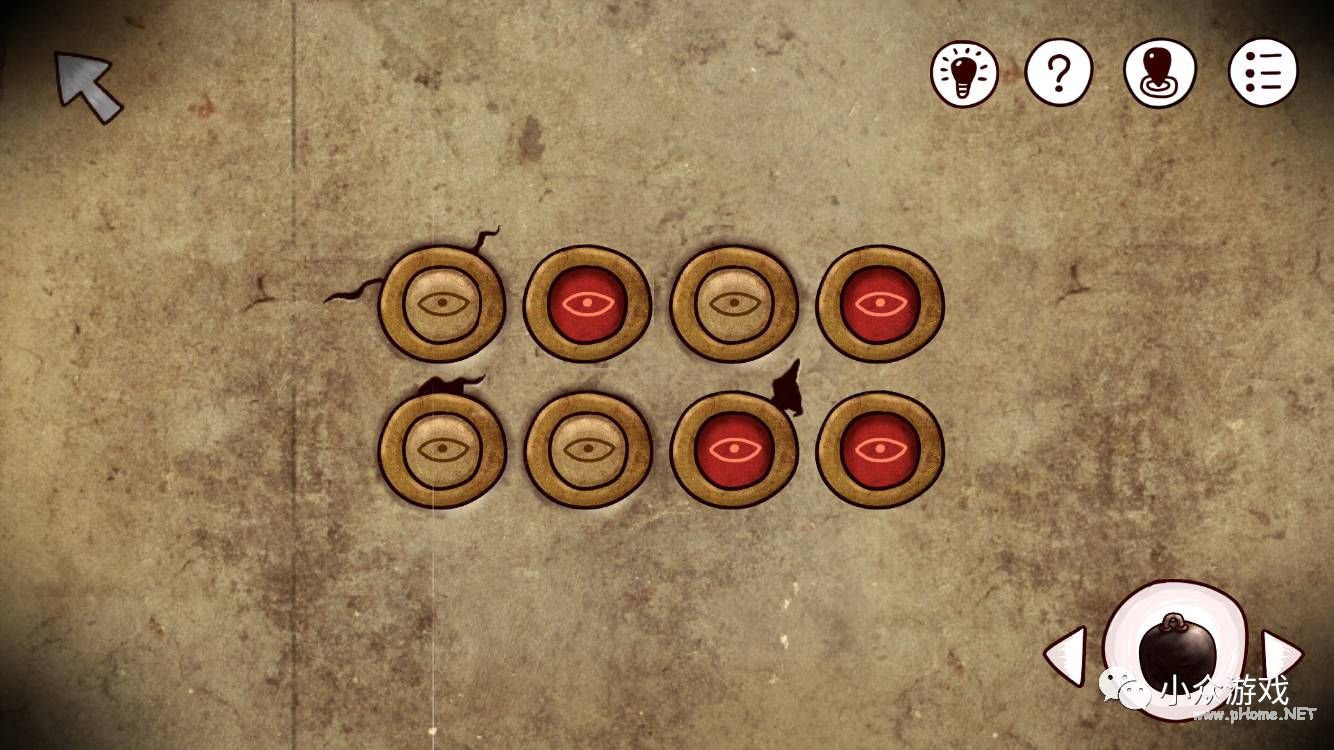Screen dimensions: 1334x750
Task: Toggle the red eye button with dark spike
Action: [x=734, y=449]
